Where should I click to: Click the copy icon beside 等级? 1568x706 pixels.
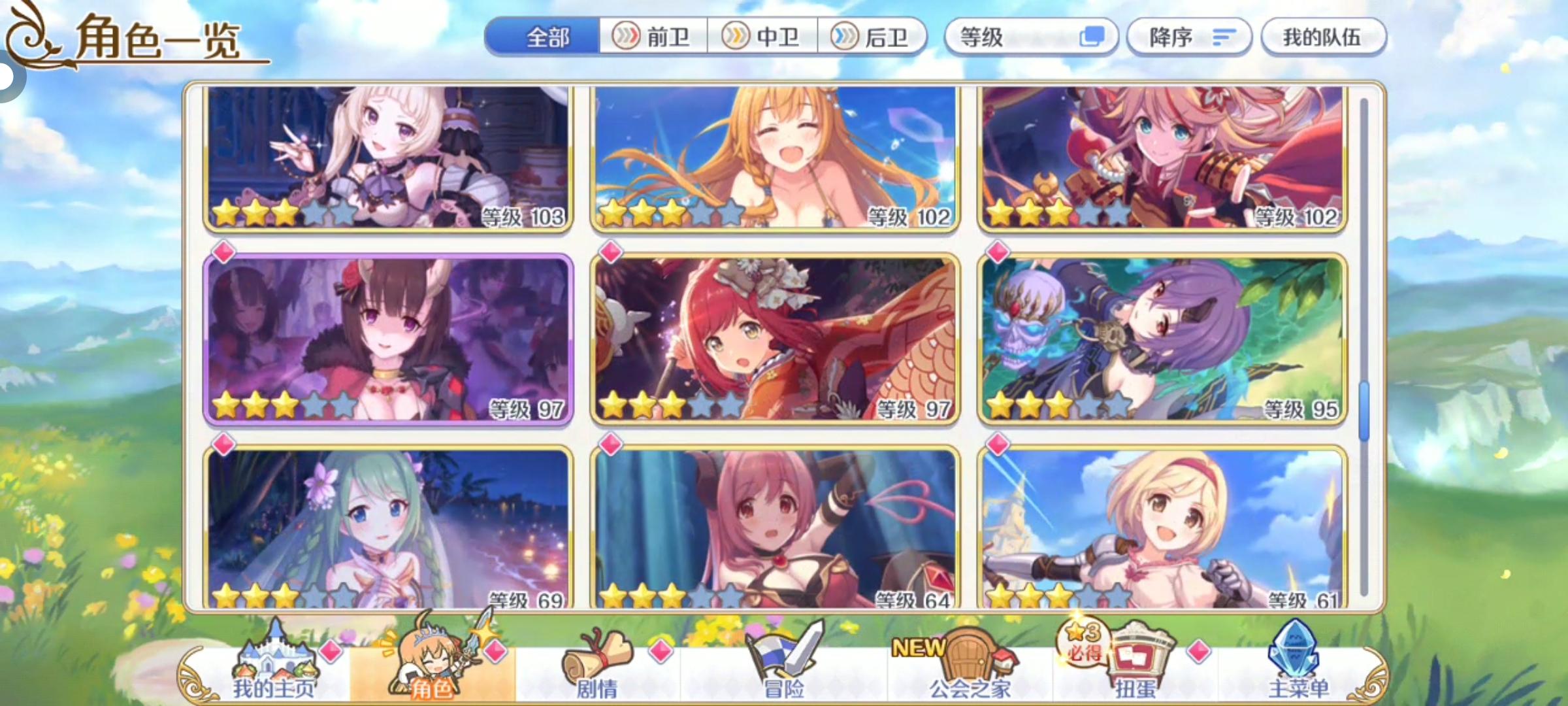point(1094,37)
